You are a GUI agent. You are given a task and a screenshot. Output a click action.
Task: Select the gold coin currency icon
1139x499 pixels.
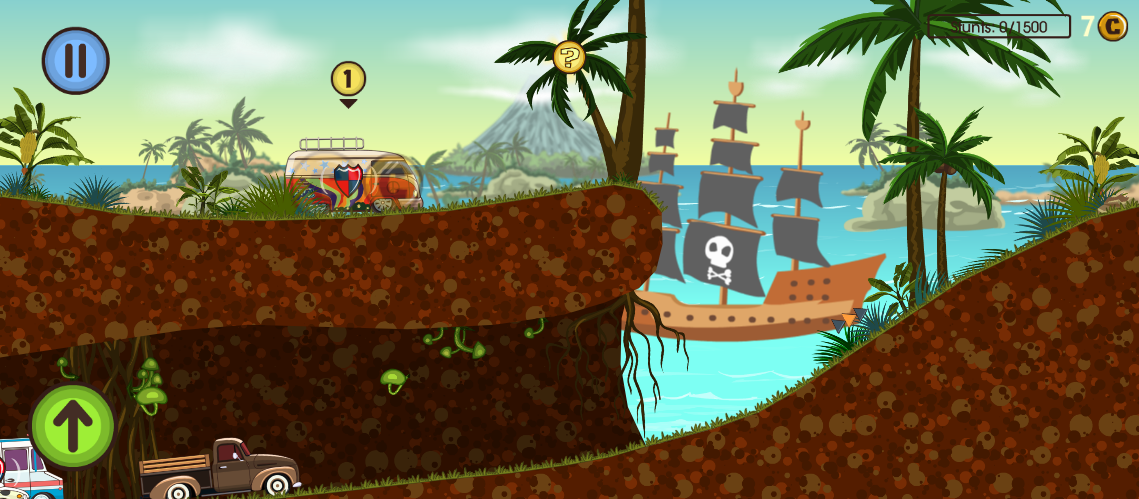click(1112, 26)
